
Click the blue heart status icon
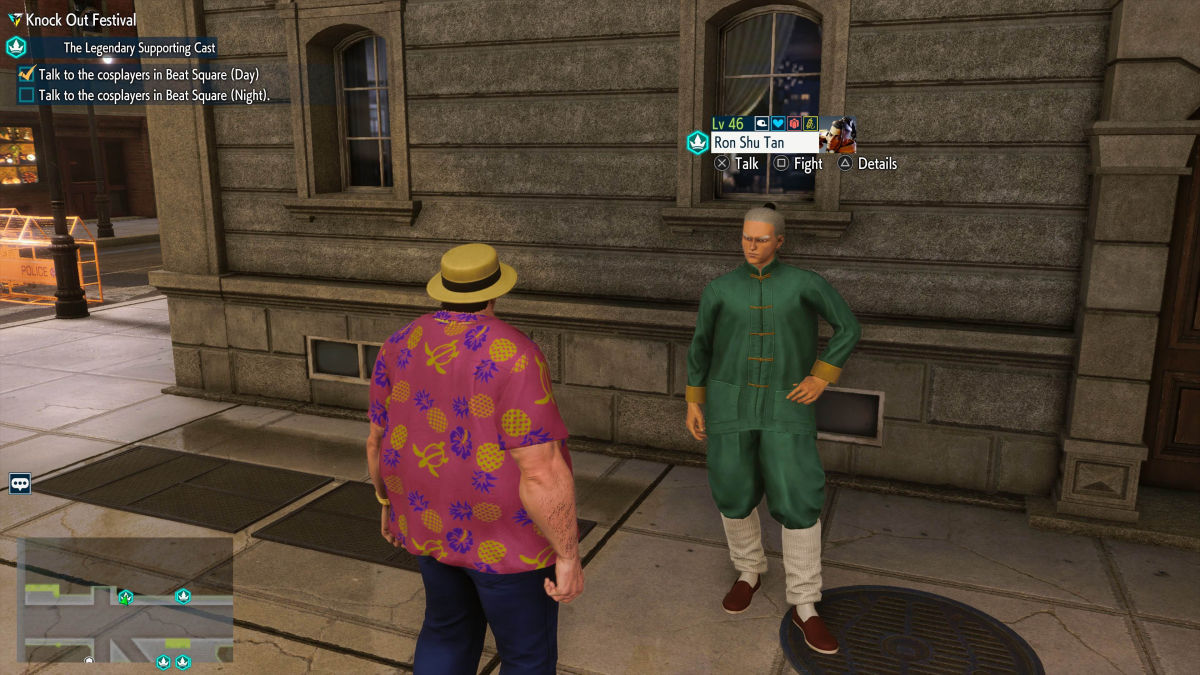tap(778, 124)
